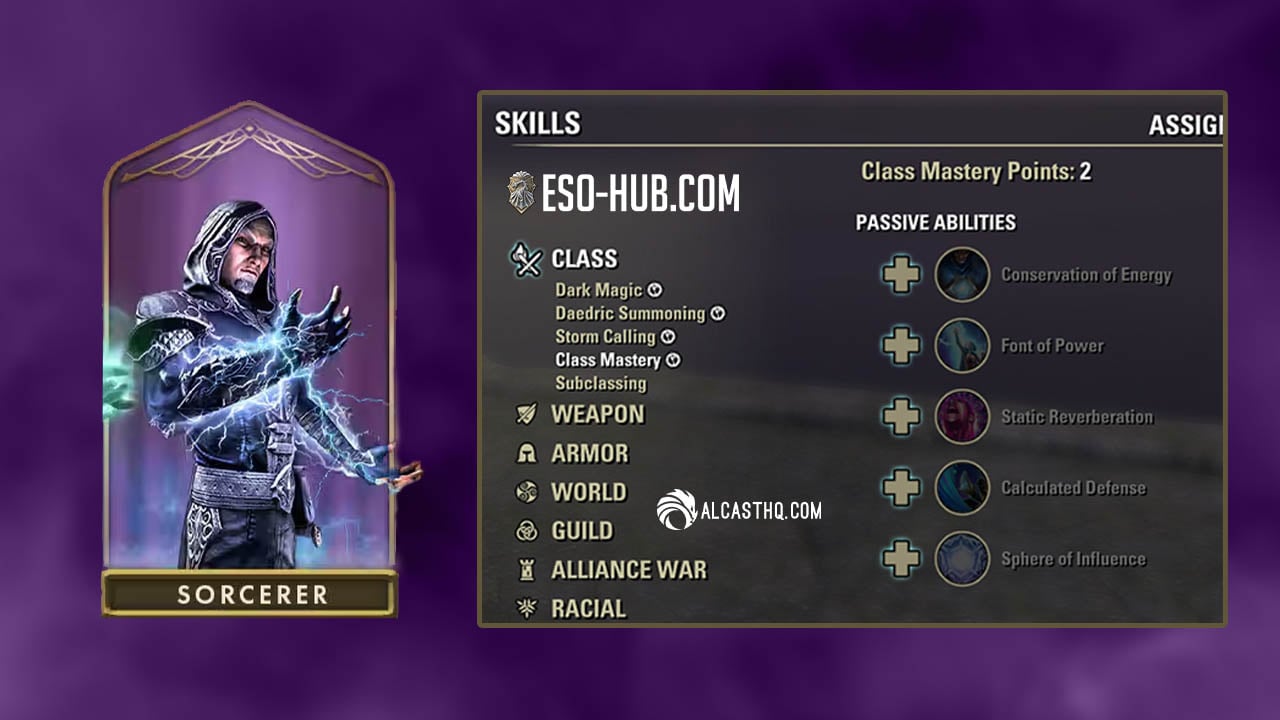1280x720 pixels.
Task: Expand the Class skills category
Action: [584, 259]
